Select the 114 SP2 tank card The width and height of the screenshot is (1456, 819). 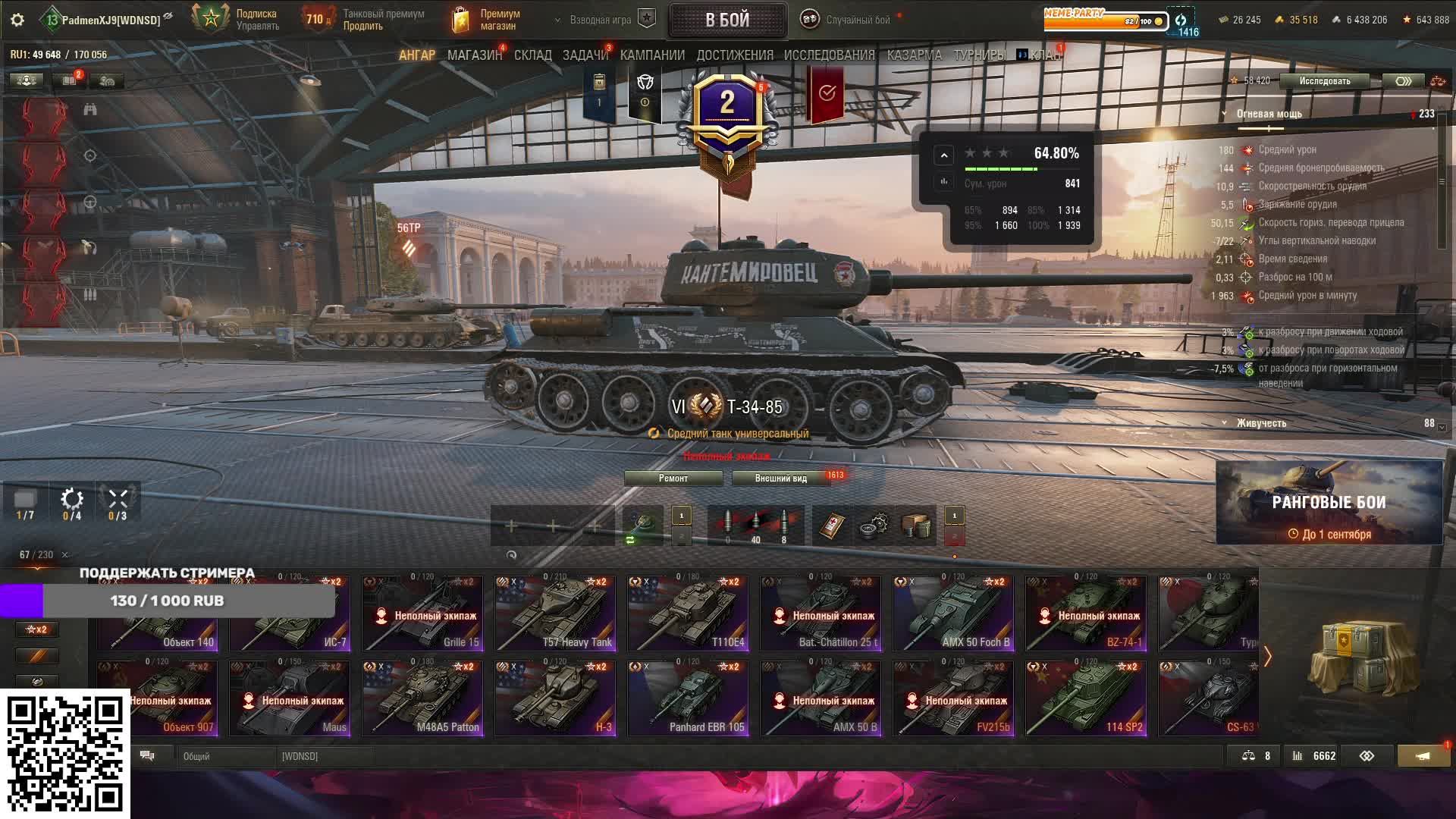[x=1086, y=698]
